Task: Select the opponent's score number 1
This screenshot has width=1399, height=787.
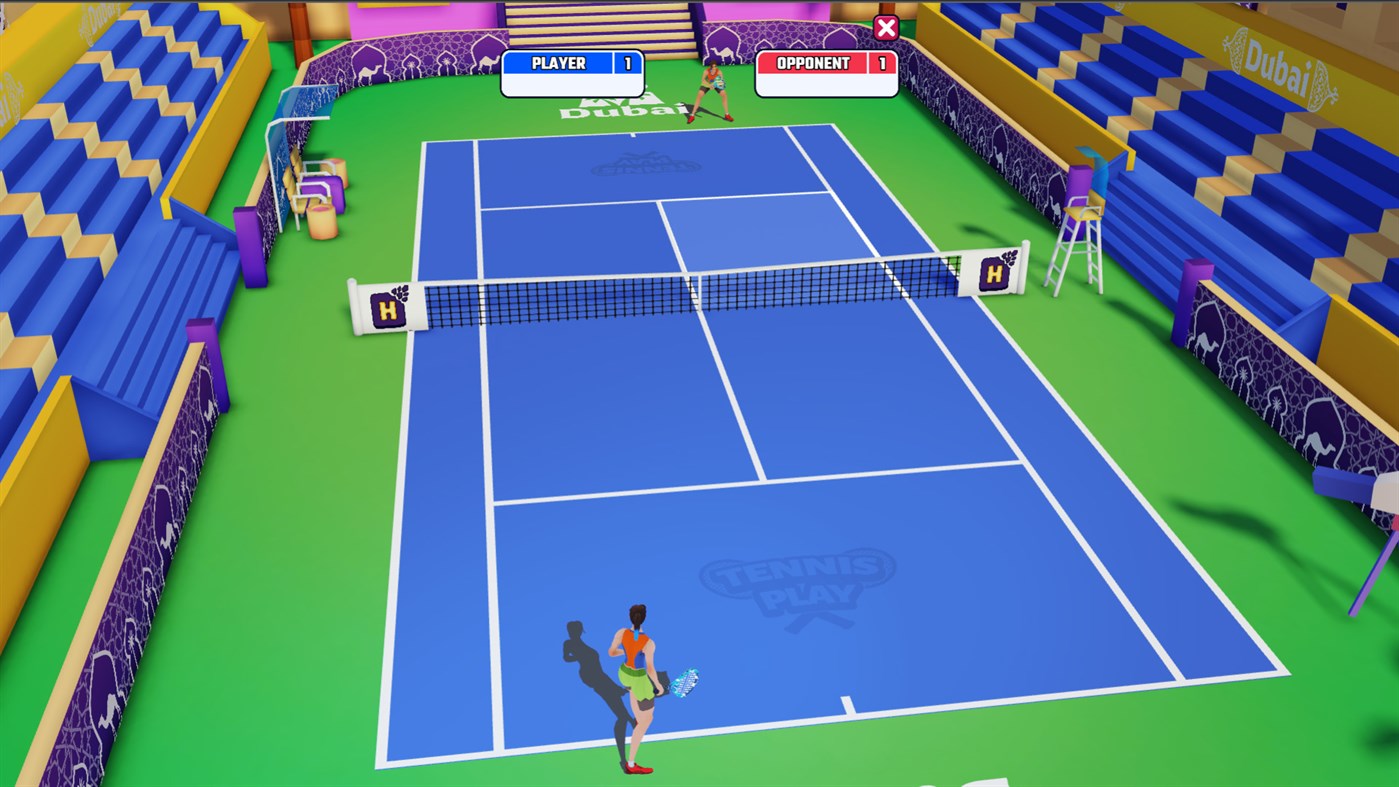Action: point(879,63)
